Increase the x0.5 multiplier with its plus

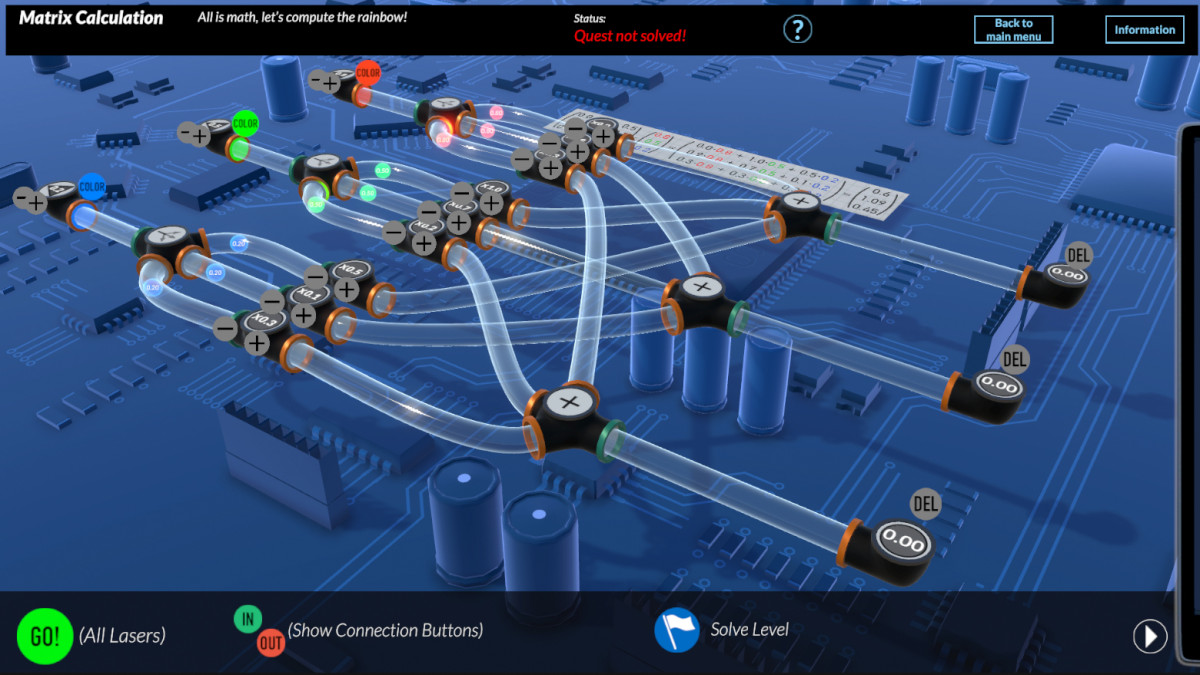347,290
